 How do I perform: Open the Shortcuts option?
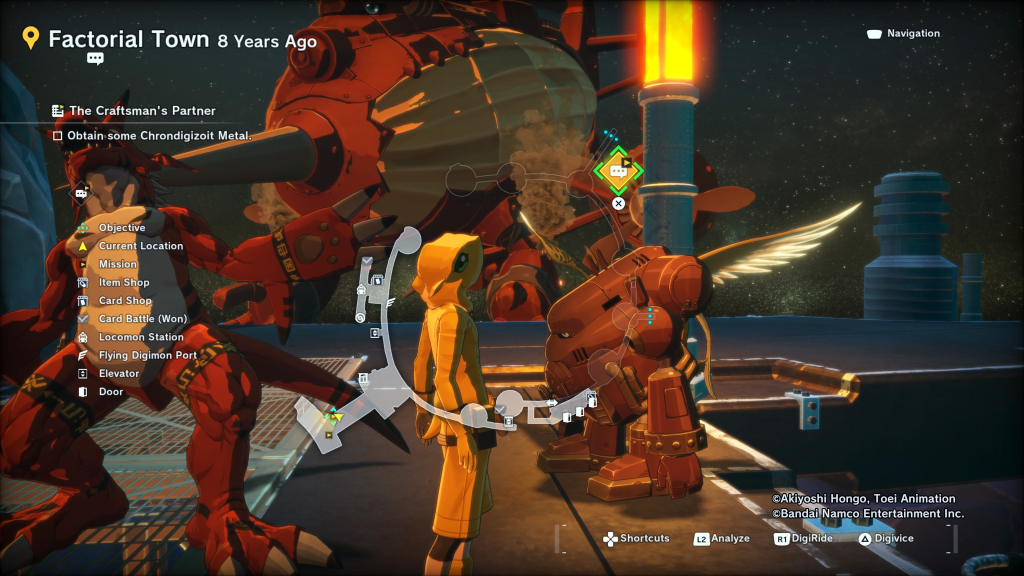(636, 539)
